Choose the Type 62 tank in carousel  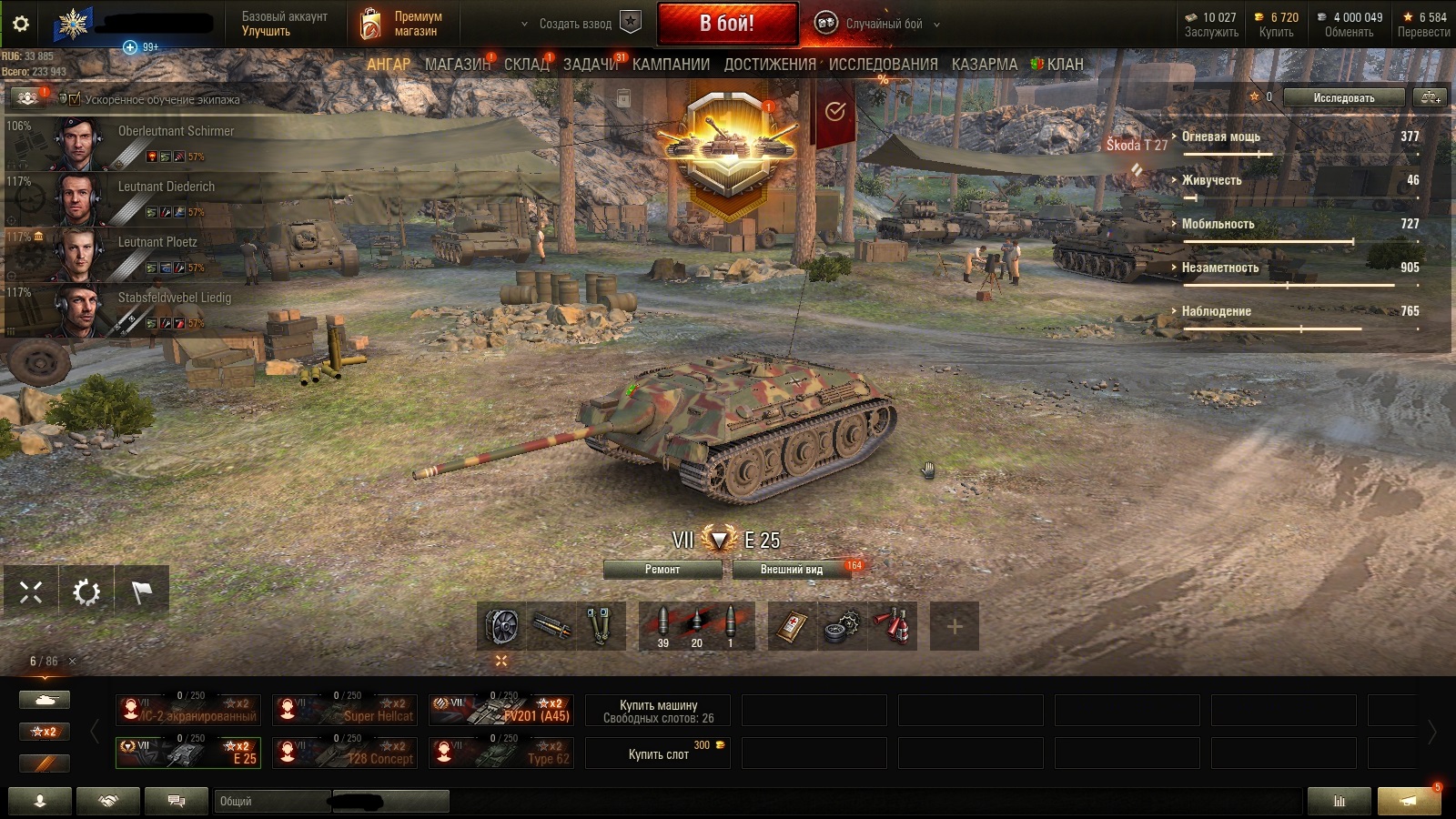501,753
